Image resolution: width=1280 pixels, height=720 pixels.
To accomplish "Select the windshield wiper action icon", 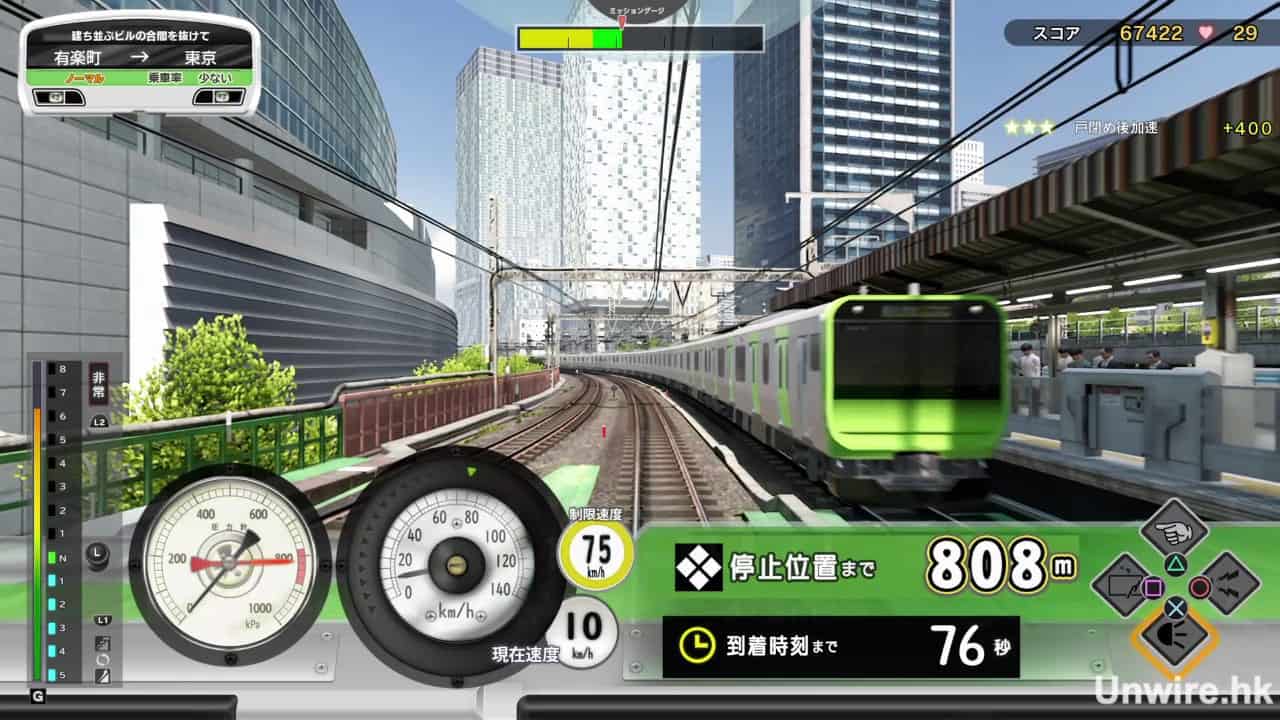I will pos(1124,586).
